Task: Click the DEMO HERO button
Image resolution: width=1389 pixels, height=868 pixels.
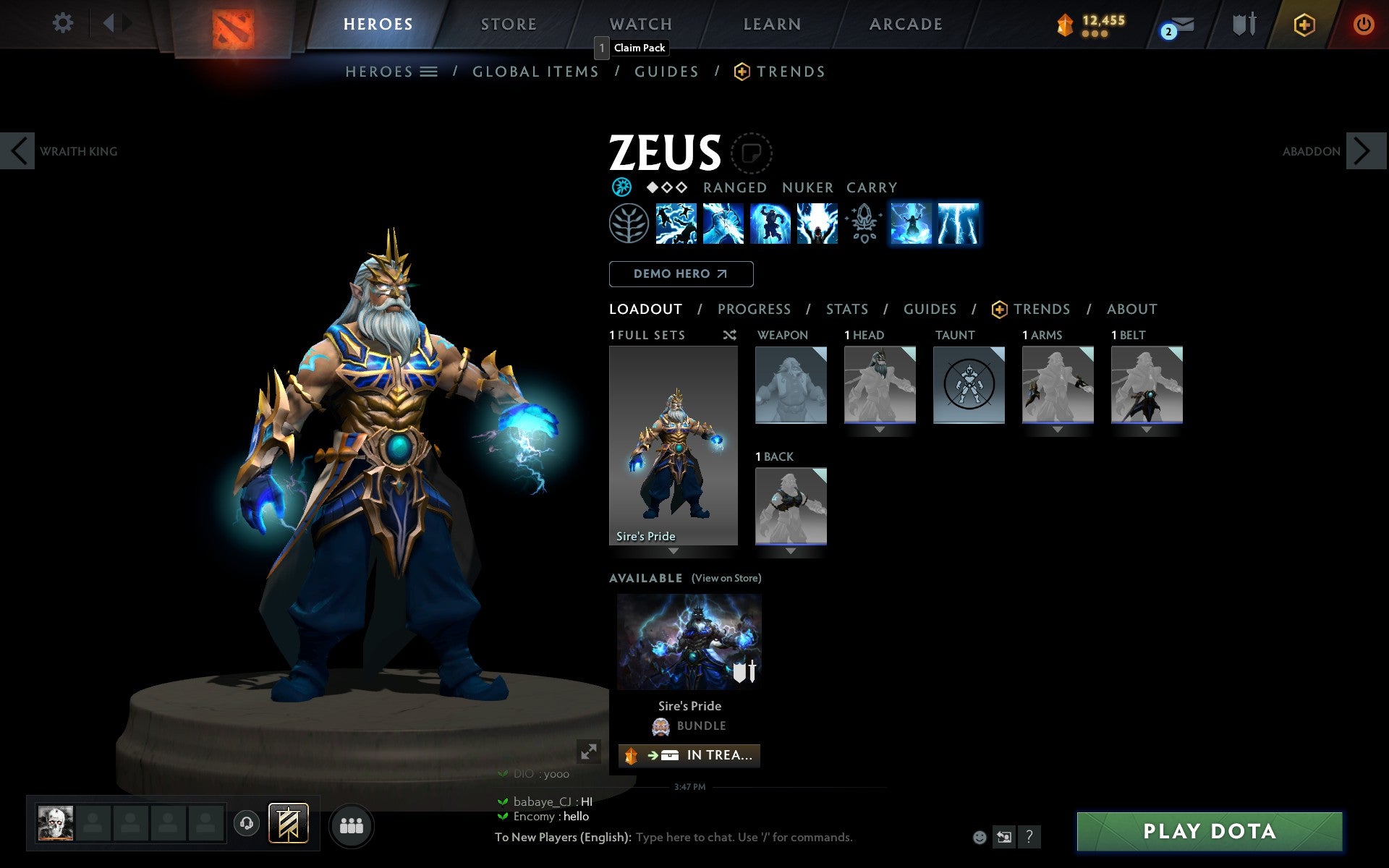Action: pyautogui.click(x=680, y=274)
